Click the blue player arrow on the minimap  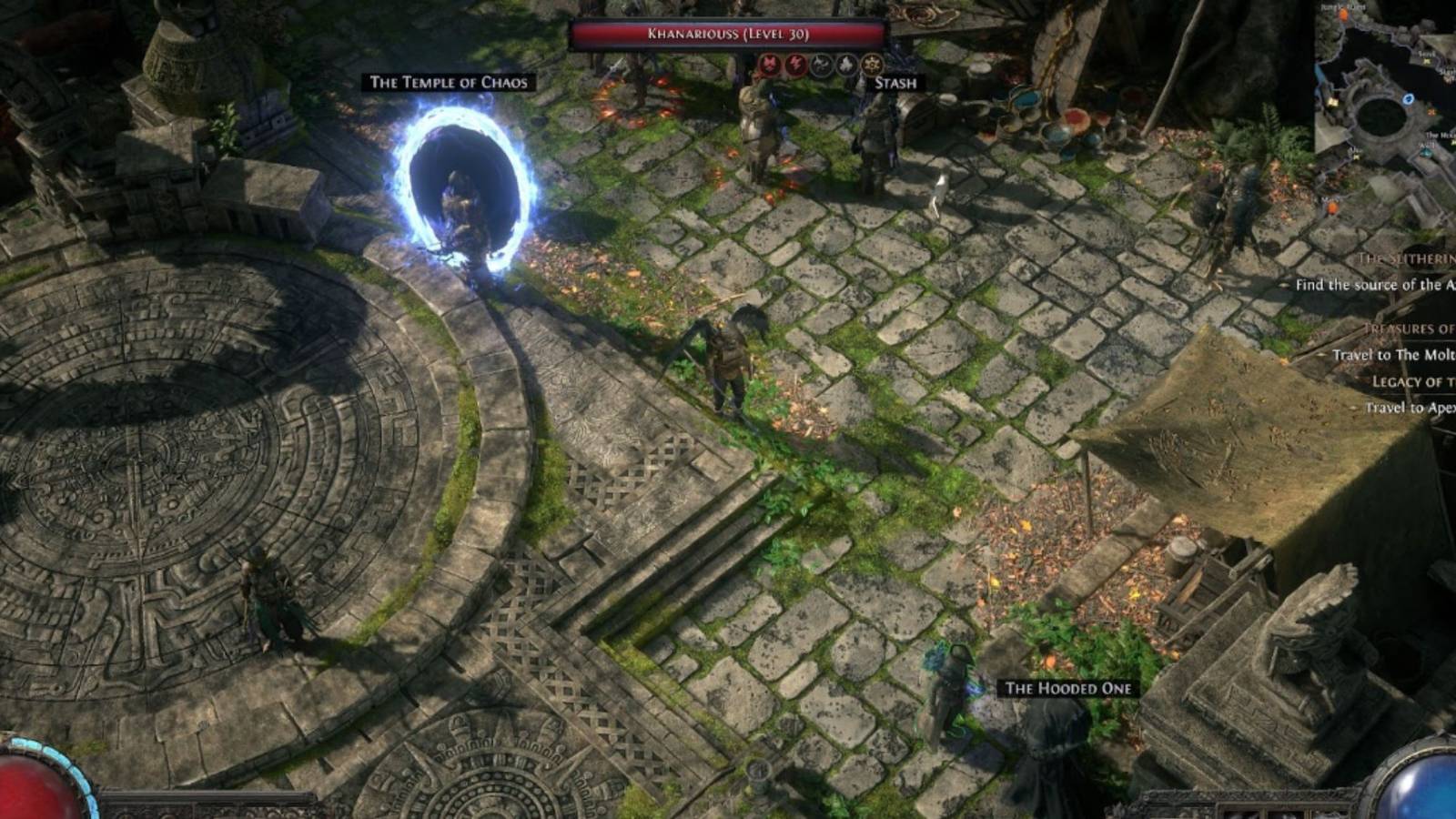(x=1408, y=100)
